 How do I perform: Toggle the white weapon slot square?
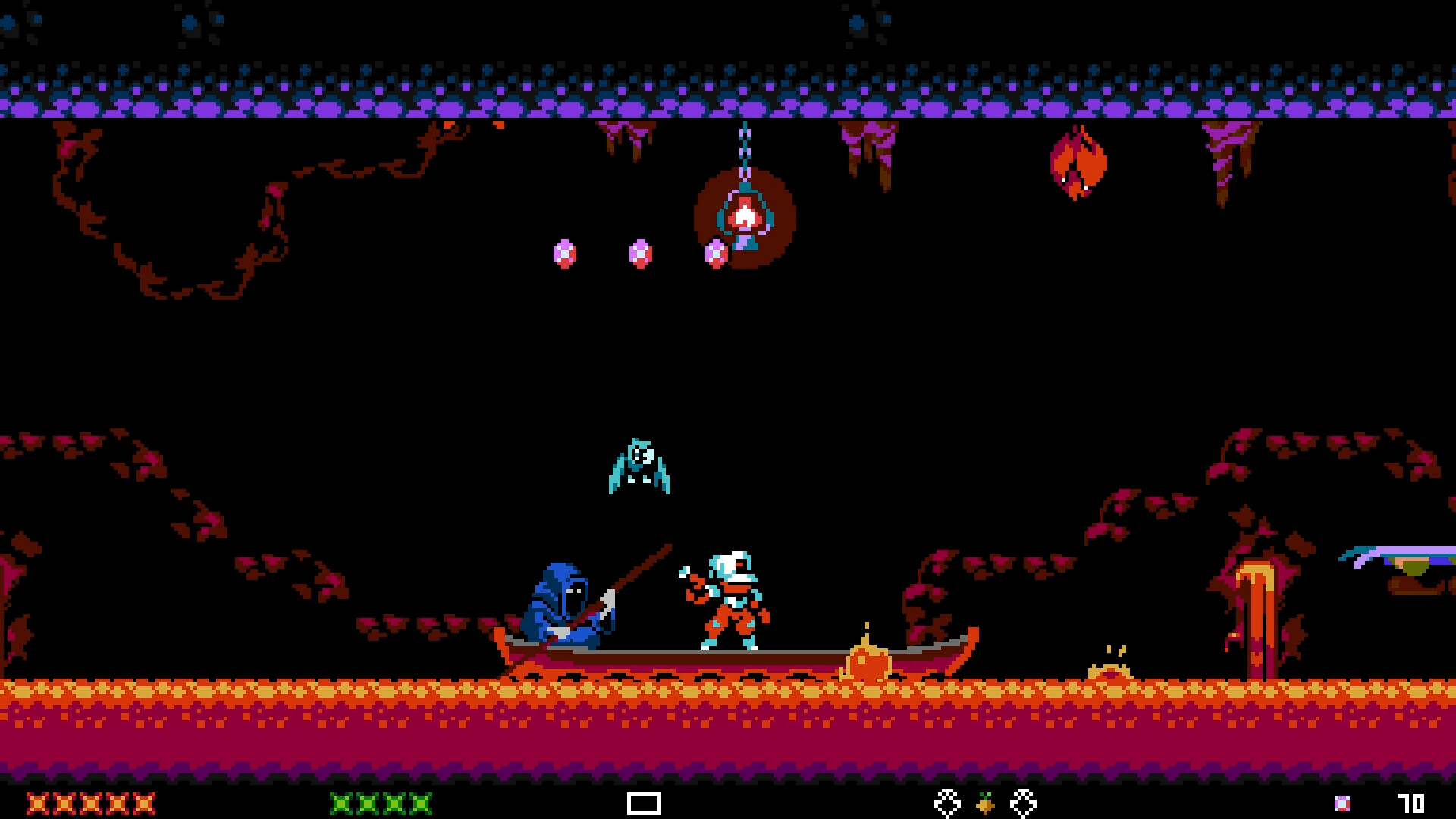click(x=643, y=805)
